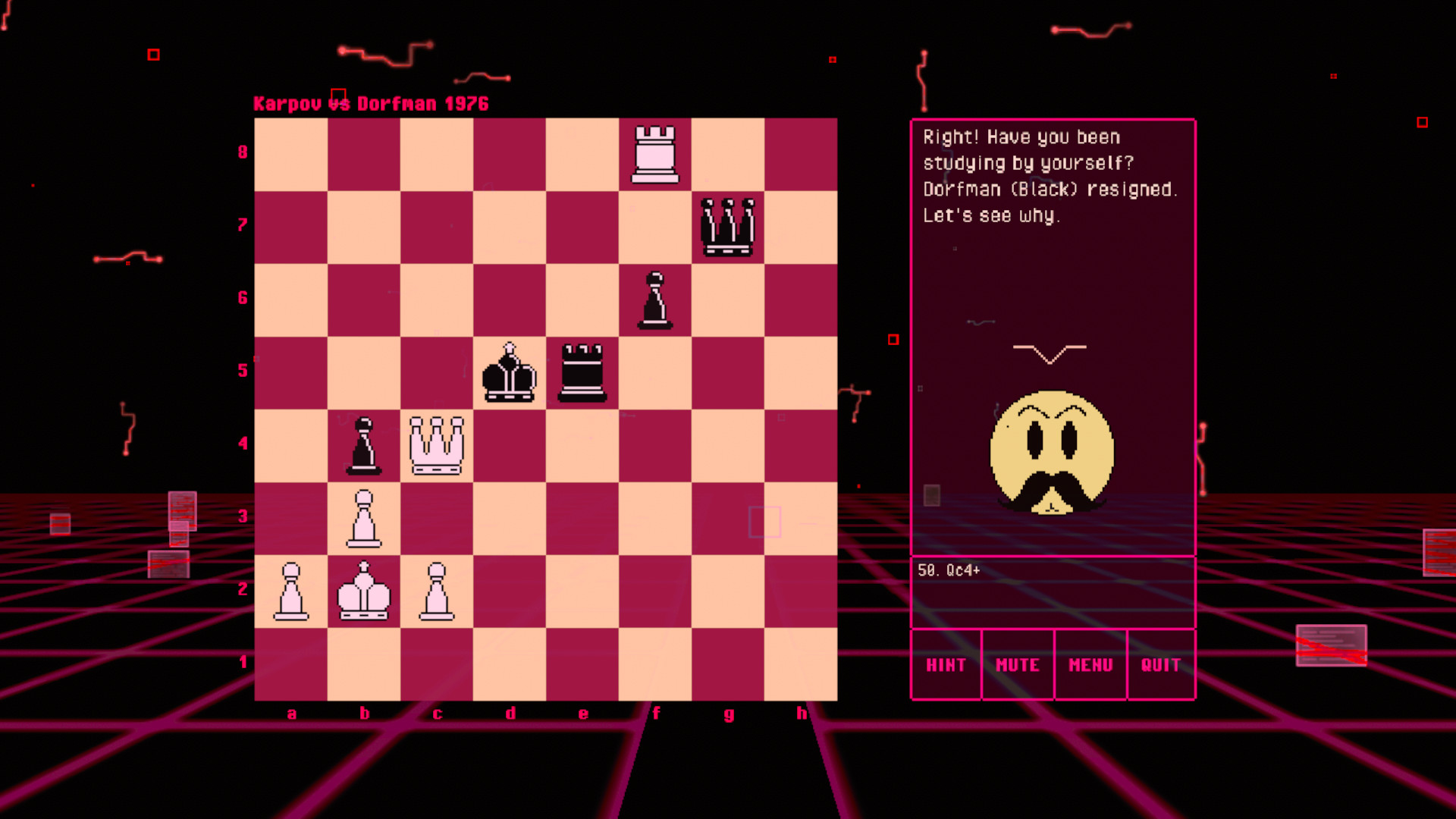1456x819 pixels.
Task: Click the black rook on e5
Action: [x=582, y=372]
